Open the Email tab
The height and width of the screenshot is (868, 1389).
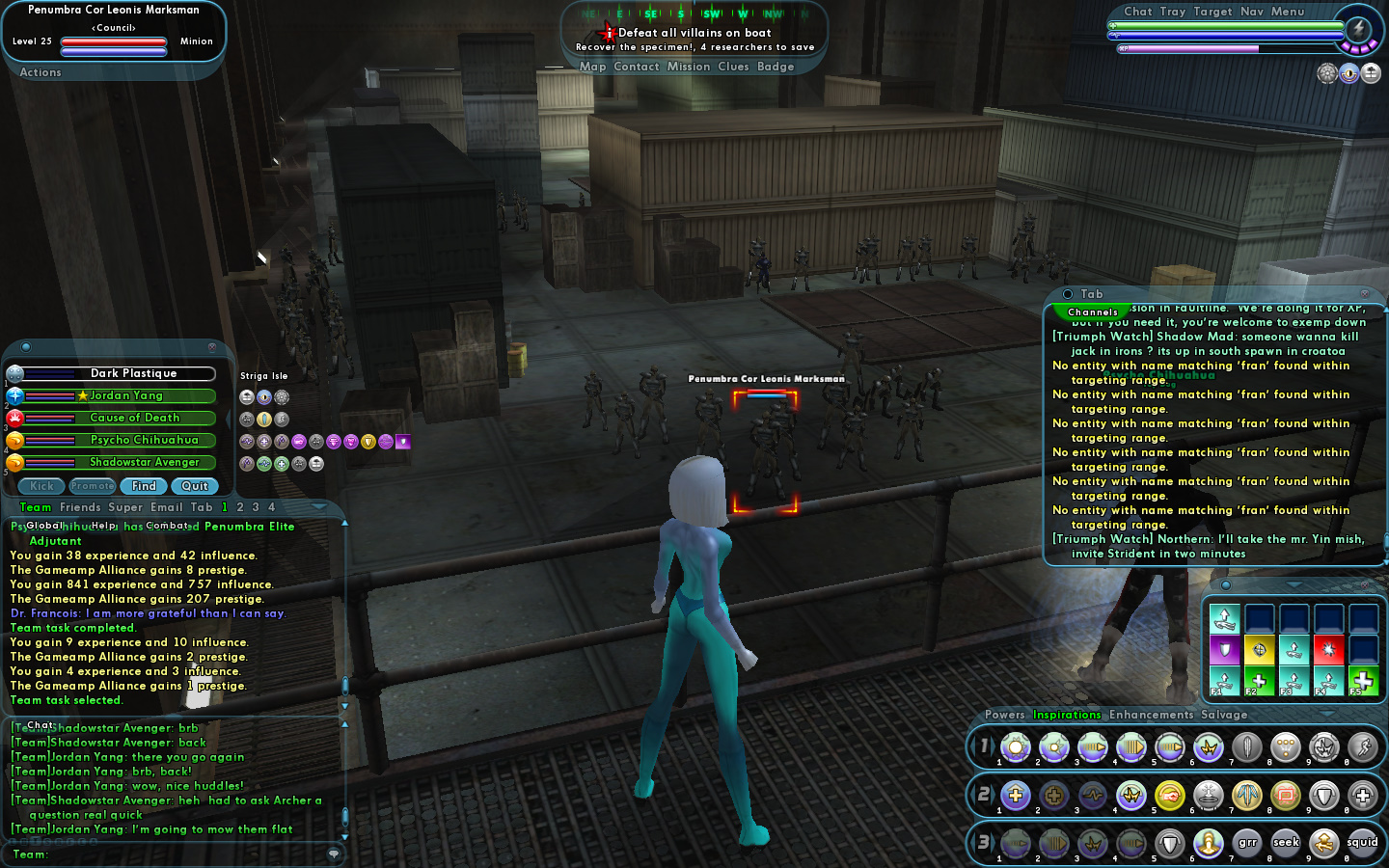[x=166, y=507]
